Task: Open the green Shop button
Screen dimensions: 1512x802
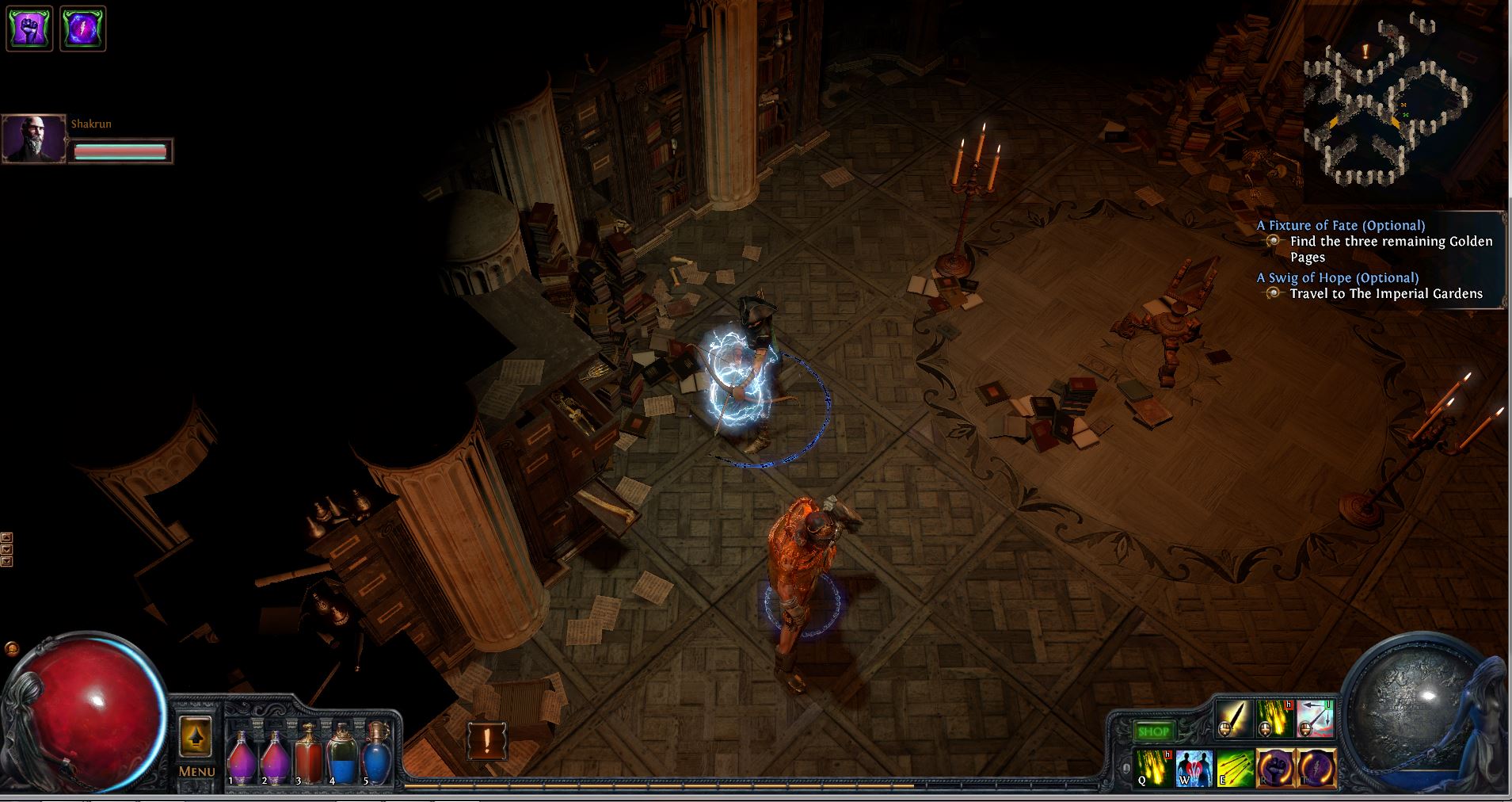Action: (1152, 731)
